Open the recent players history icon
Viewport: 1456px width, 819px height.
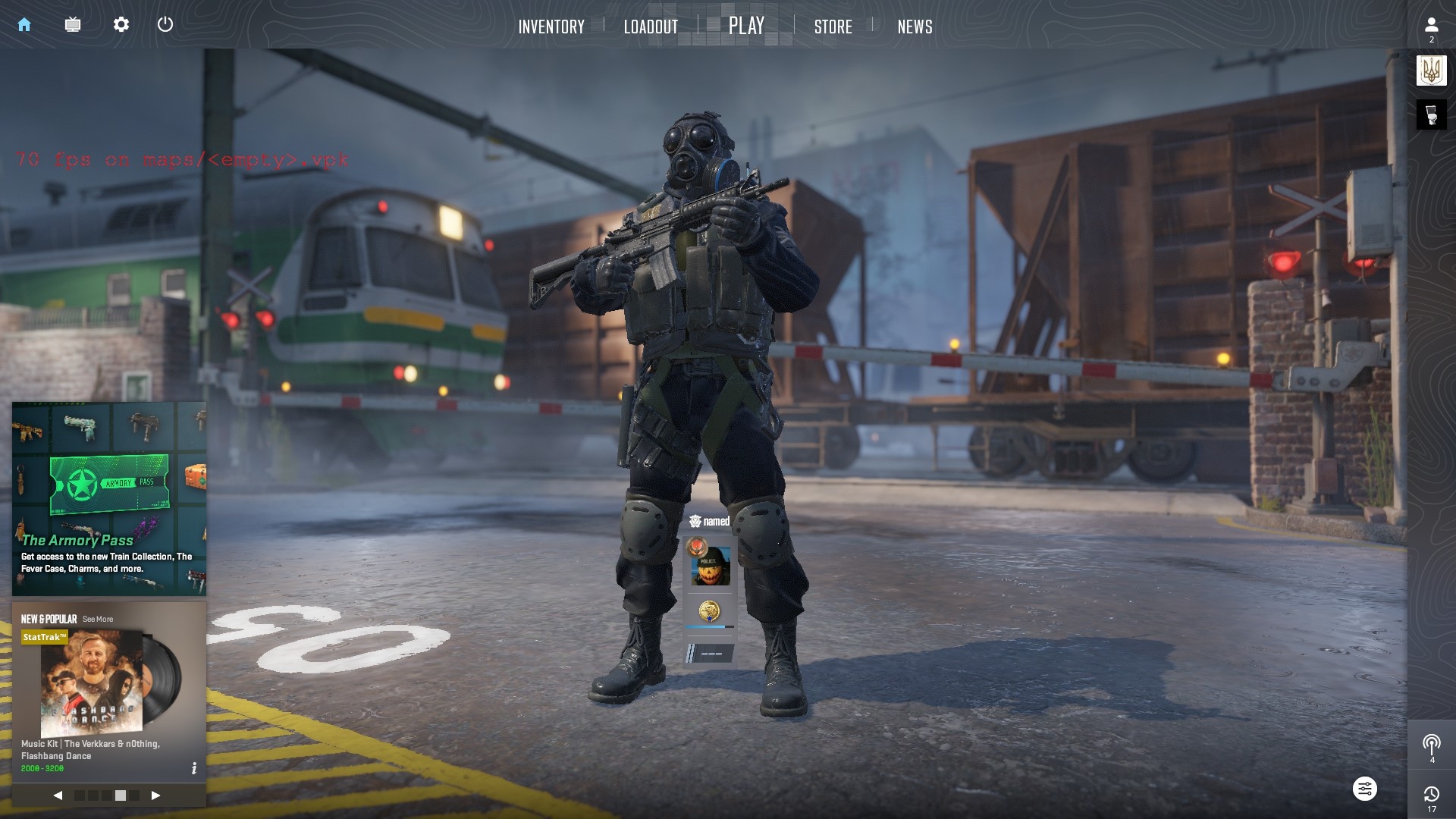point(1431,795)
